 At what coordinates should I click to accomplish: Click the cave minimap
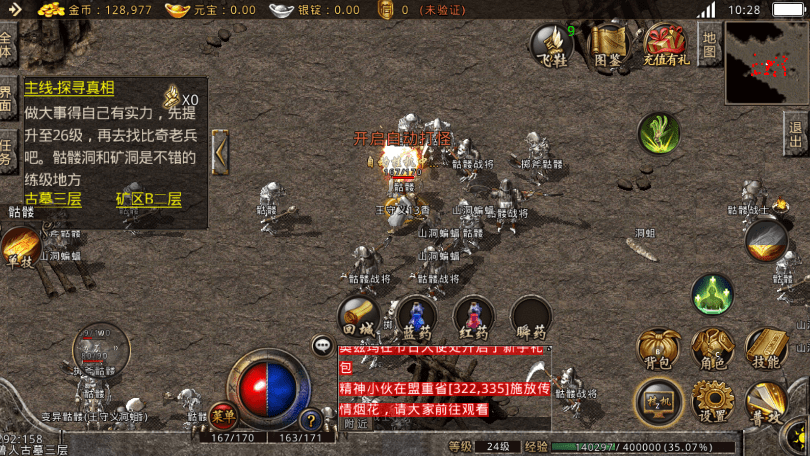click(x=767, y=63)
